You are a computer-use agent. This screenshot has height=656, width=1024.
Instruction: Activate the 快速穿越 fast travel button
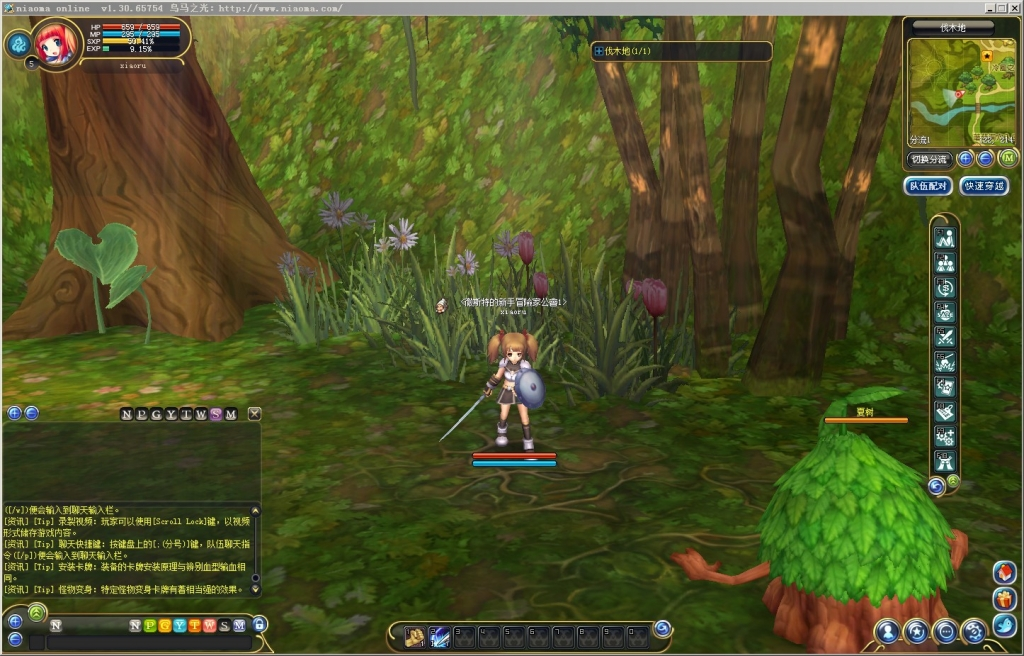click(x=983, y=186)
